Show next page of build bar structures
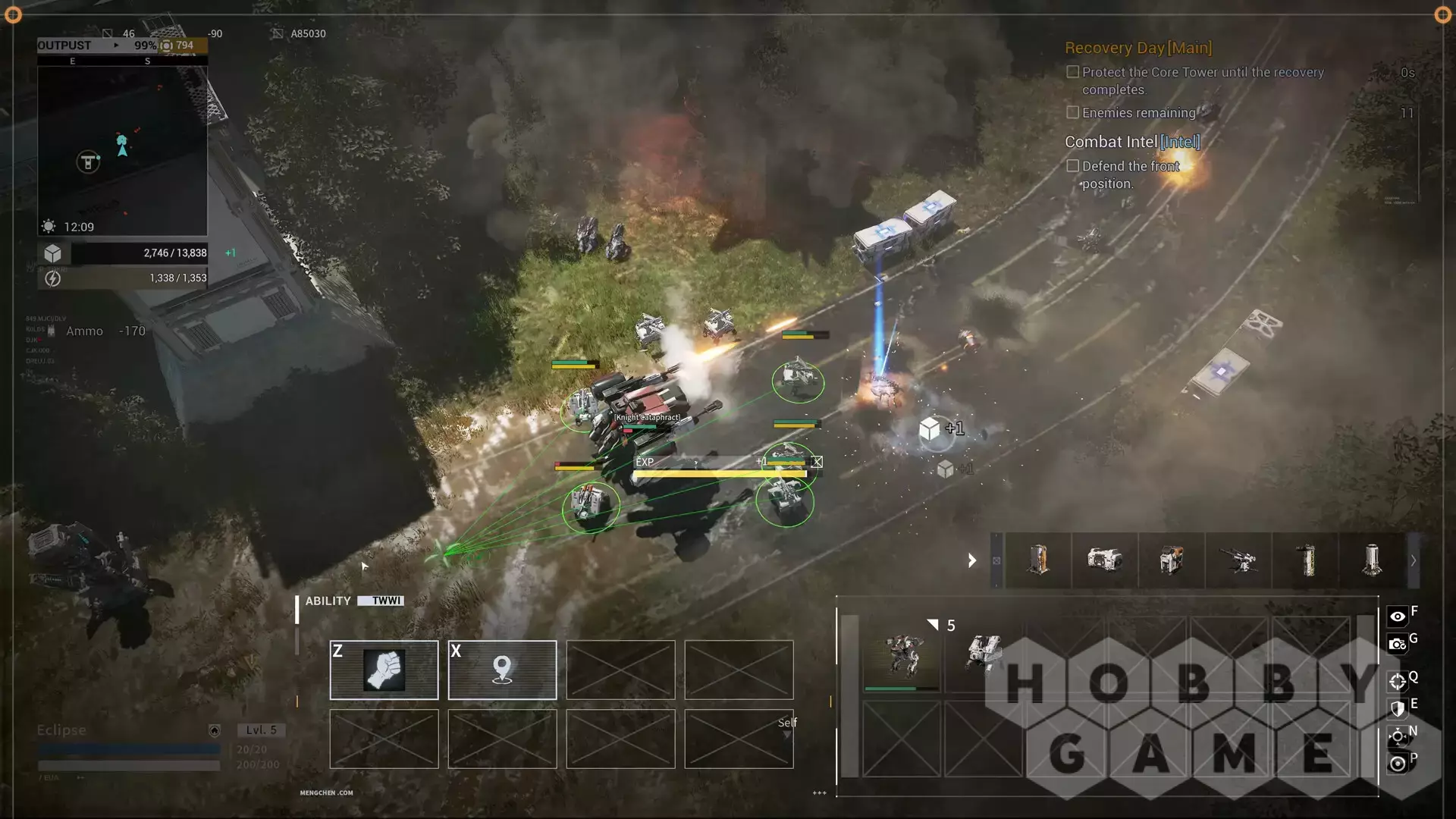Screen dimensions: 1456x819 pyautogui.click(x=1413, y=561)
